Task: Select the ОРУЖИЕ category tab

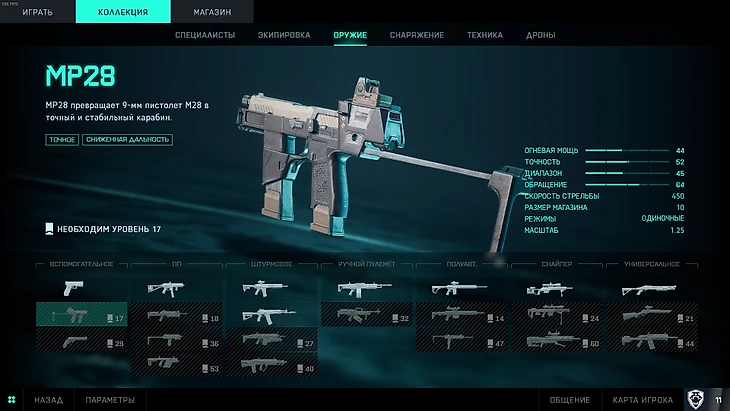Action: [x=350, y=36]
